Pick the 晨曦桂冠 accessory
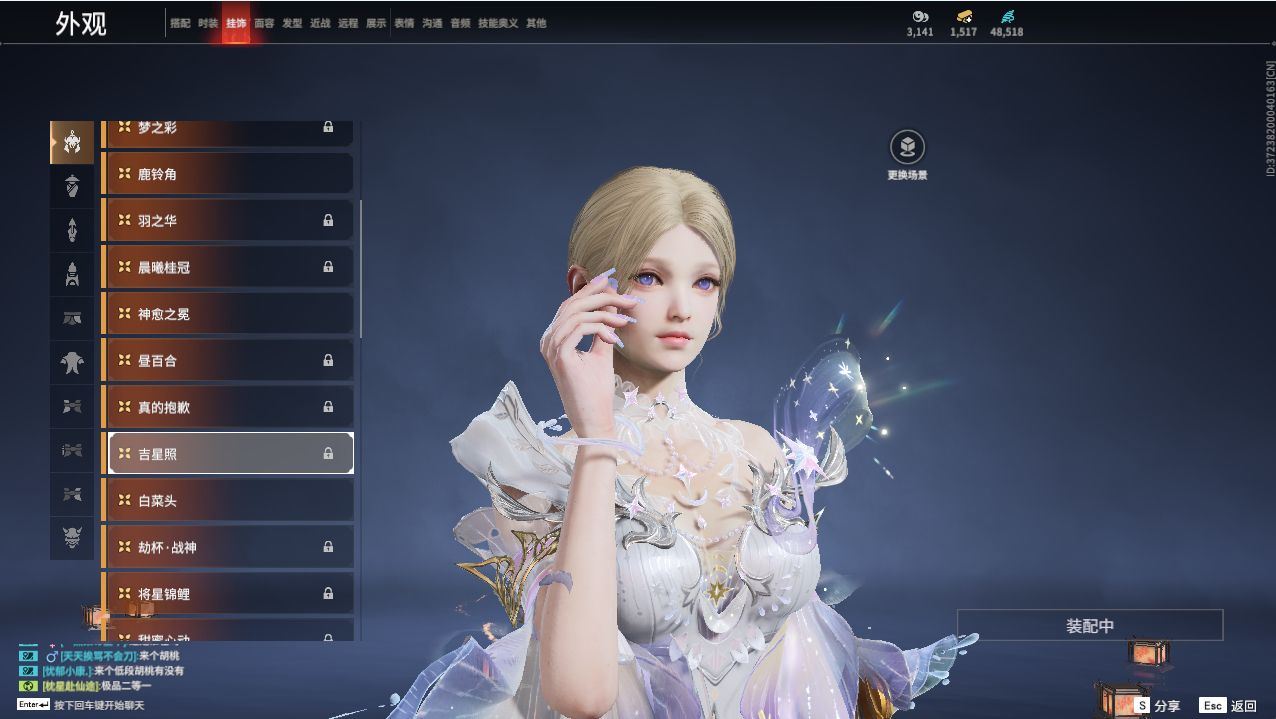 [228, 267]
